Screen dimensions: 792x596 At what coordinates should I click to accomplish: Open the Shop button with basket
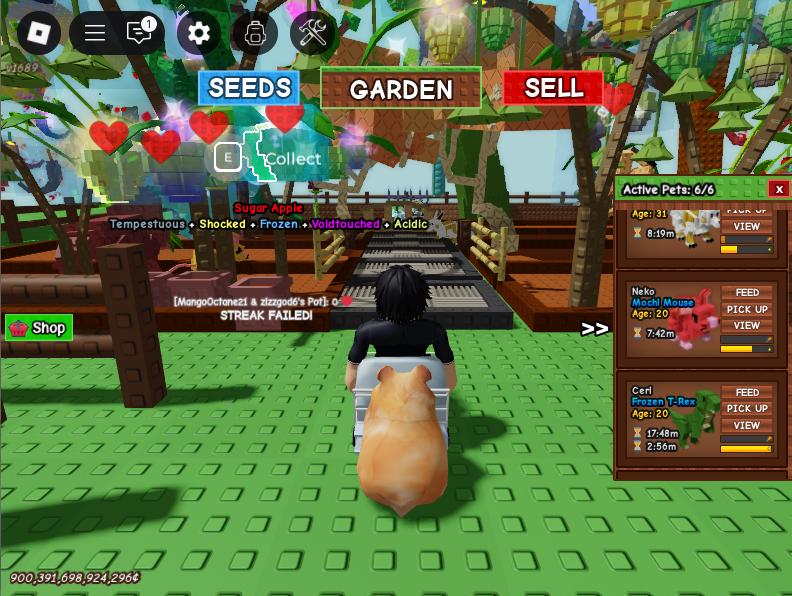[x=39, y=328]
